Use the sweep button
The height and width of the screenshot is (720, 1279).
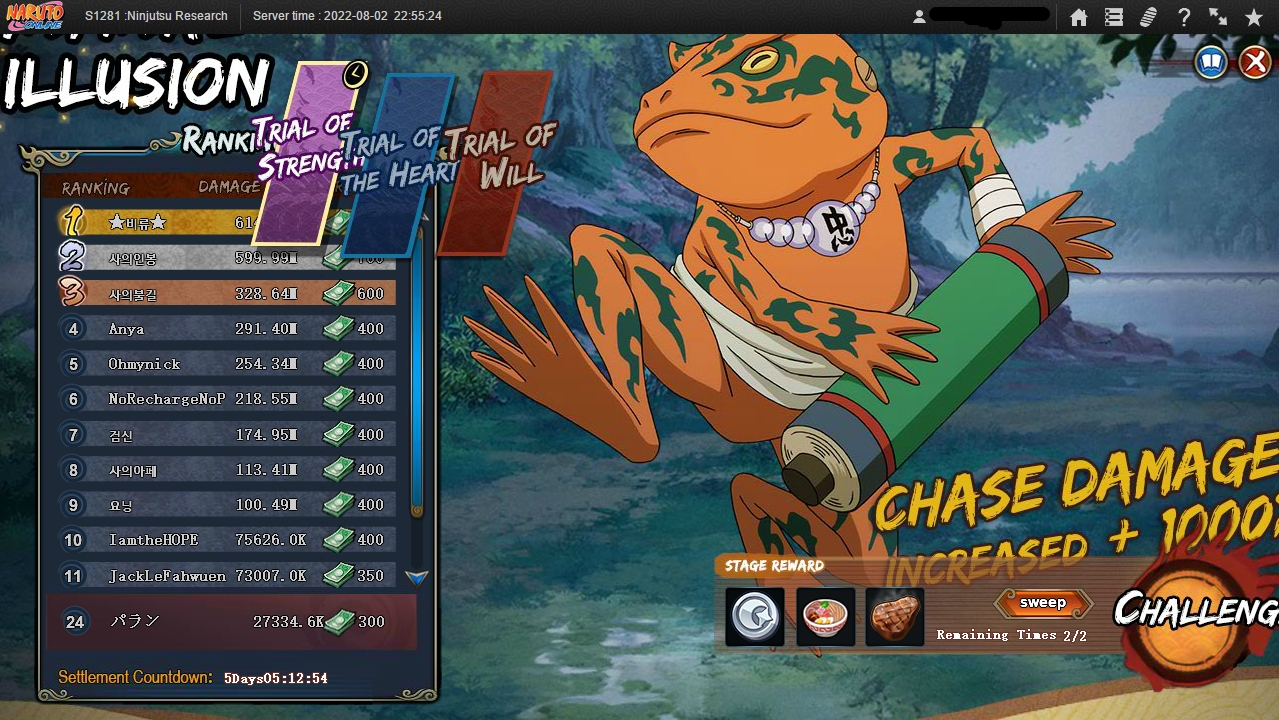pos(1043,603)
